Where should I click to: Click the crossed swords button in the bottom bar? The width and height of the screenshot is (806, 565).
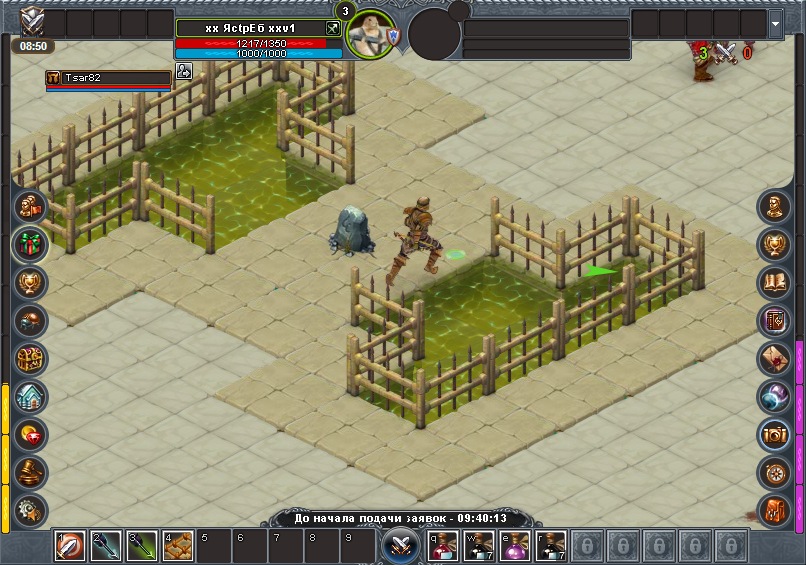tap(402, 546)
